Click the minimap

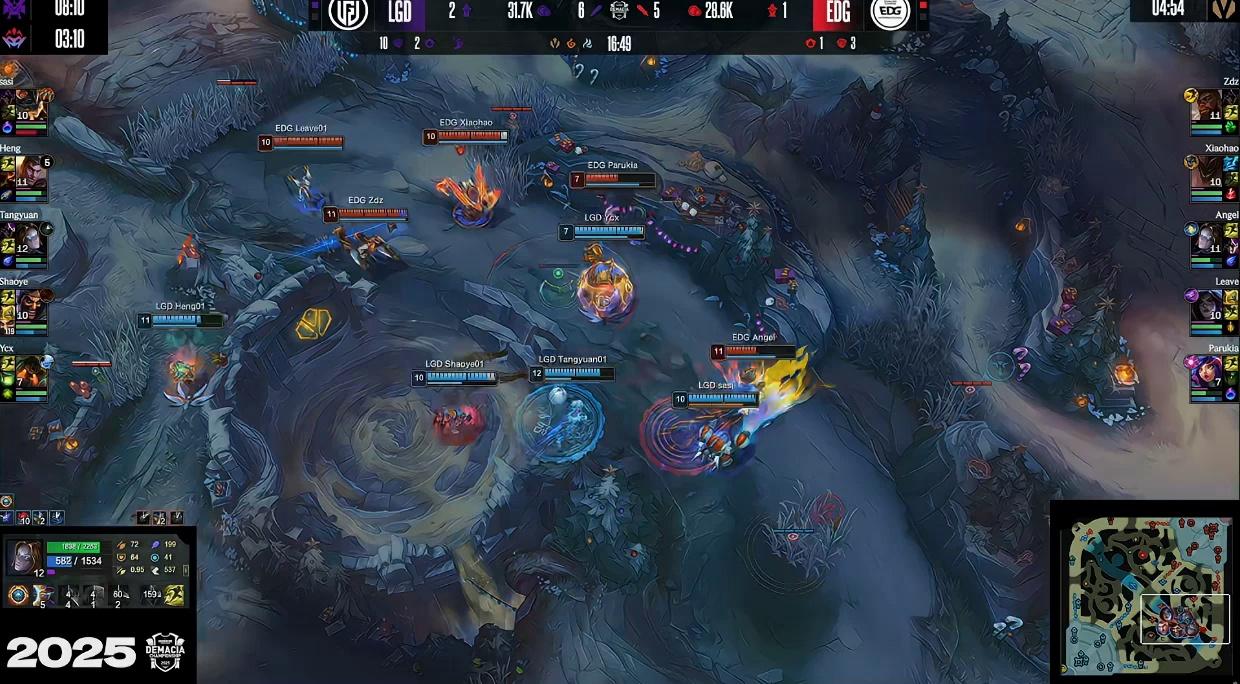coord(1144,594)
